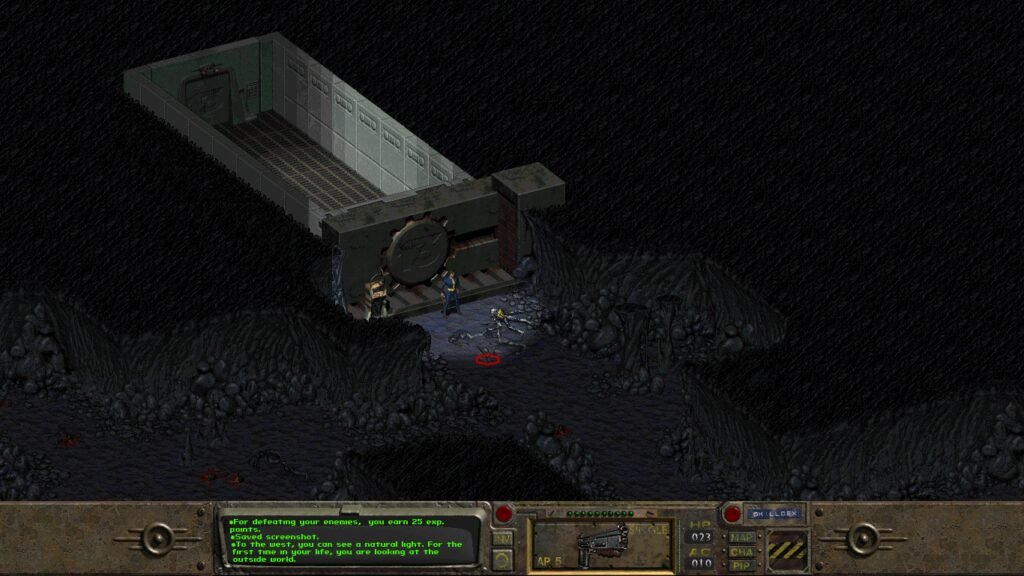Image resolution: width=1024 pixels, height=576 pixels.
Task: Open the CHA character sheet
Action: tap(742, 551)
